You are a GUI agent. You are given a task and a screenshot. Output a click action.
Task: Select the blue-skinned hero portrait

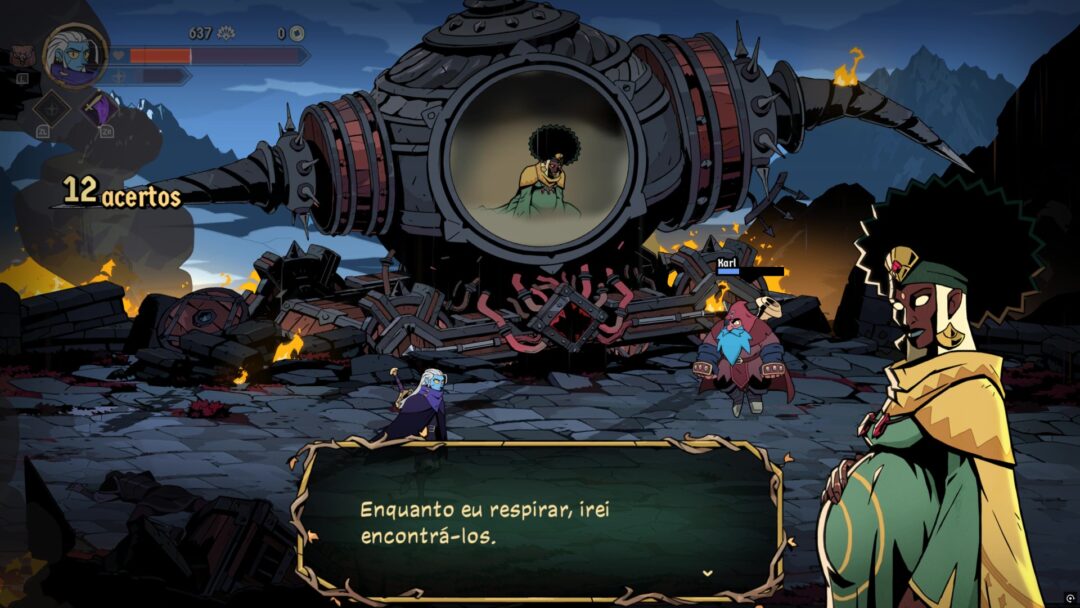[76, 54]
